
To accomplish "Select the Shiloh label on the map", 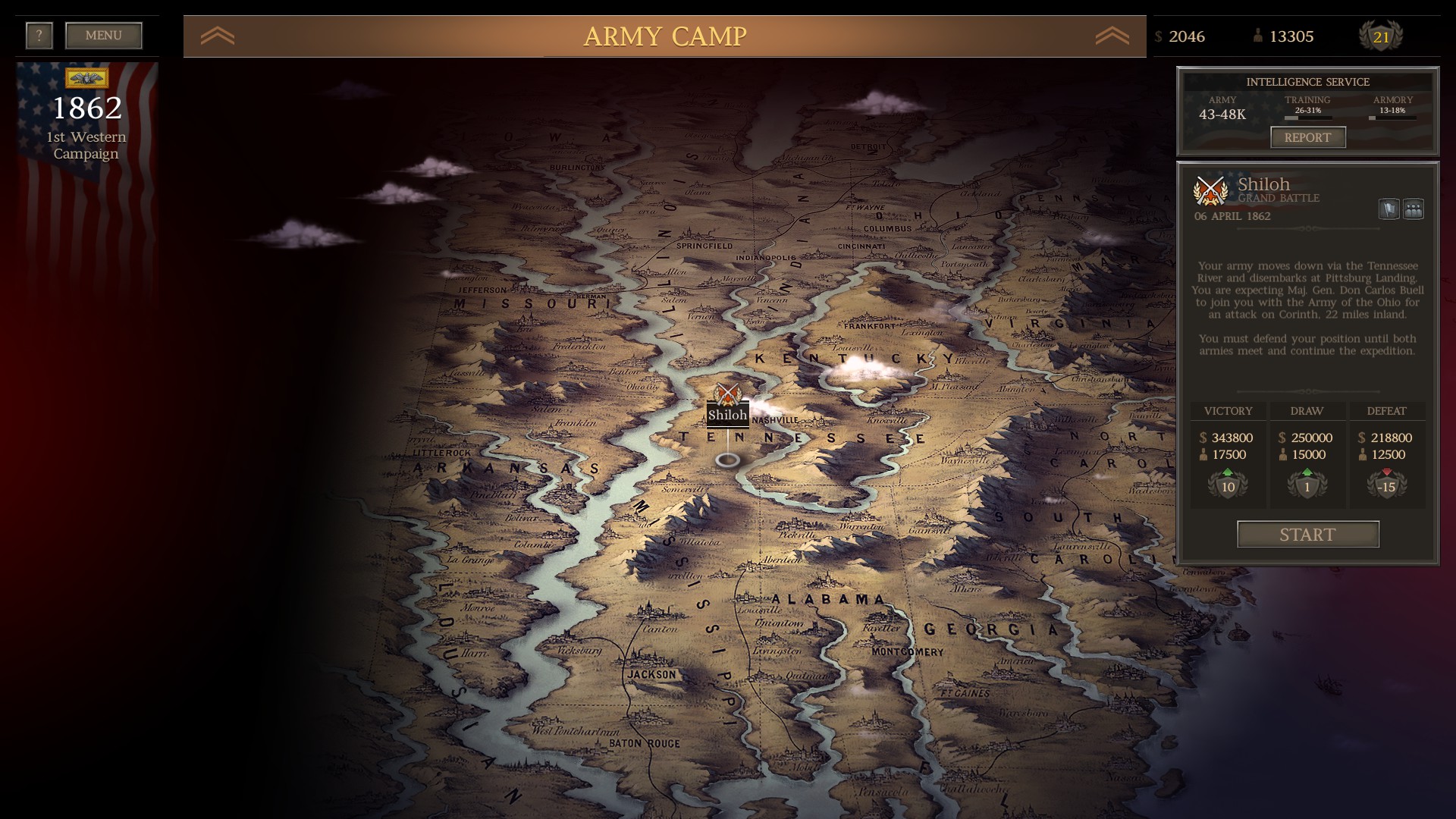I will tap(727, 416).
